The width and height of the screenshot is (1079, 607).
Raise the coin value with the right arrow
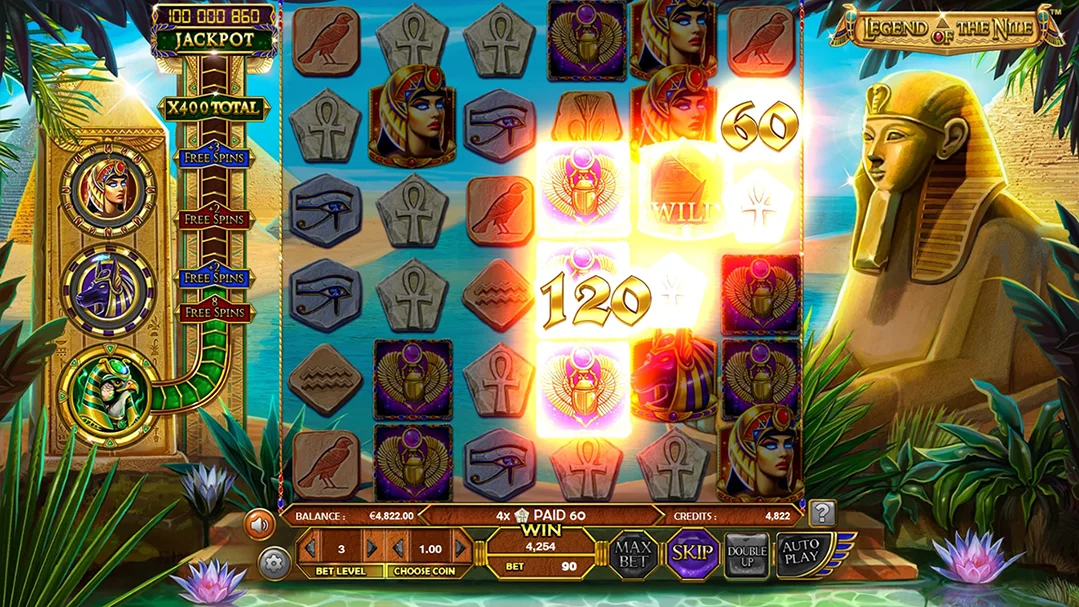click(x=461, y=548)
